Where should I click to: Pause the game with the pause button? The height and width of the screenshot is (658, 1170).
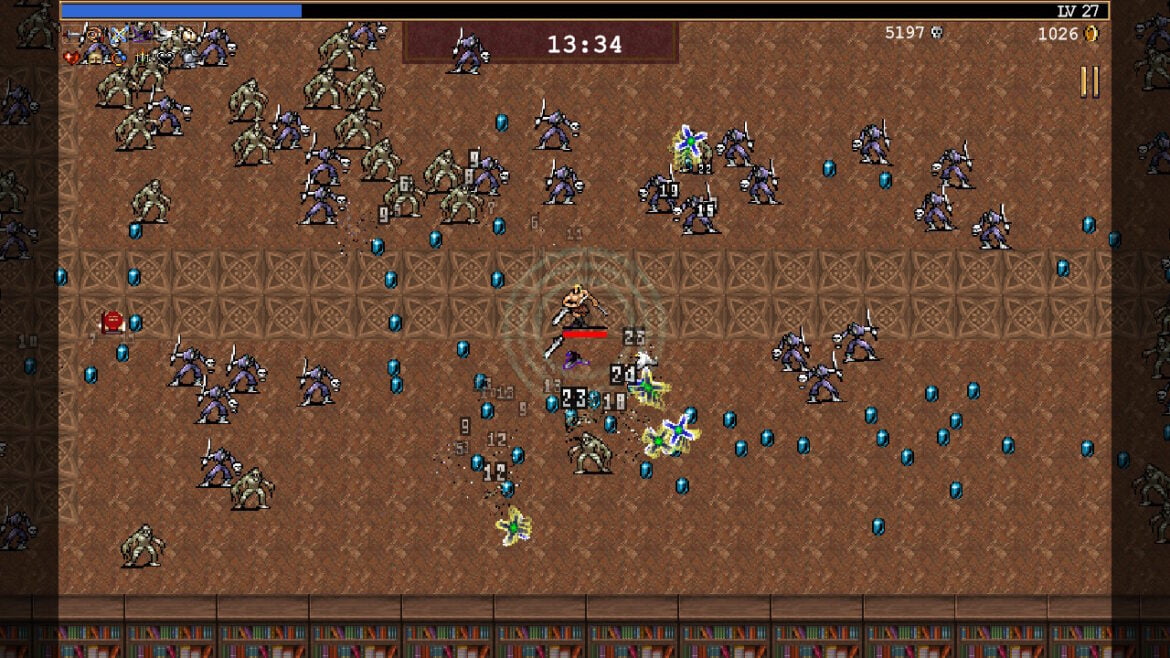tap(1089, 82)
